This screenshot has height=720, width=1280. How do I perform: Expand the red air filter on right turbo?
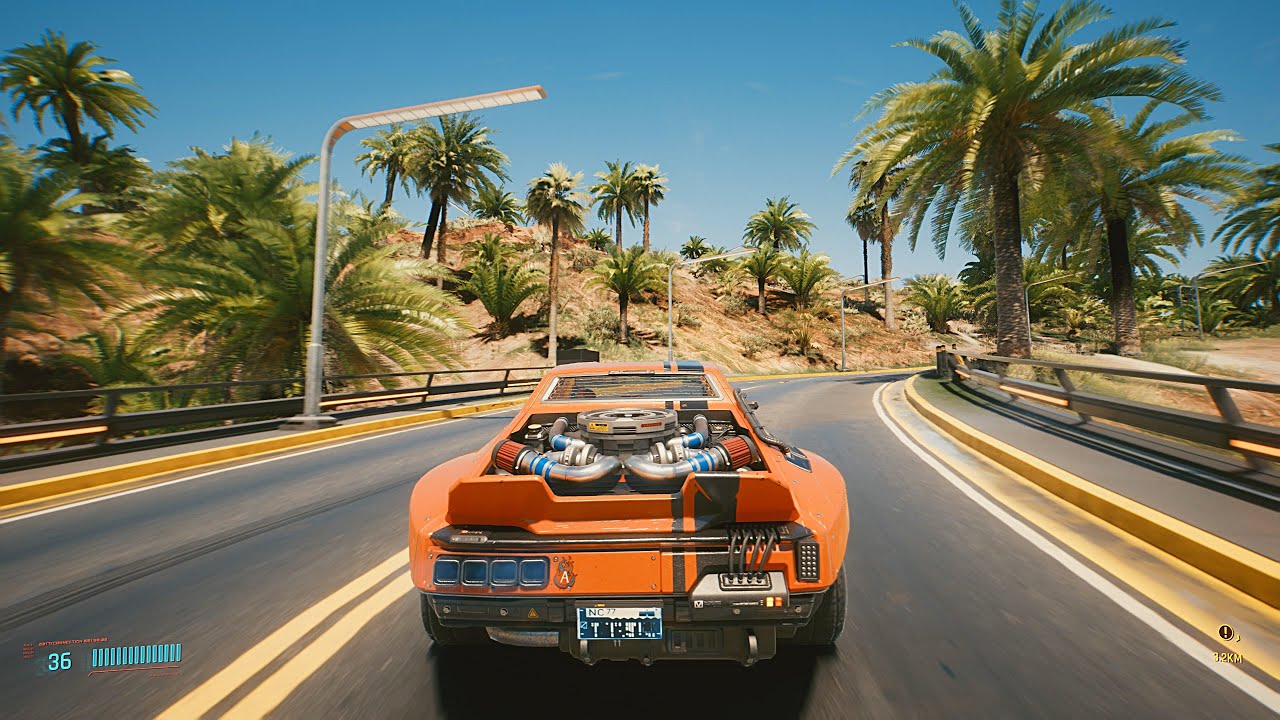(x=738, y=451)
